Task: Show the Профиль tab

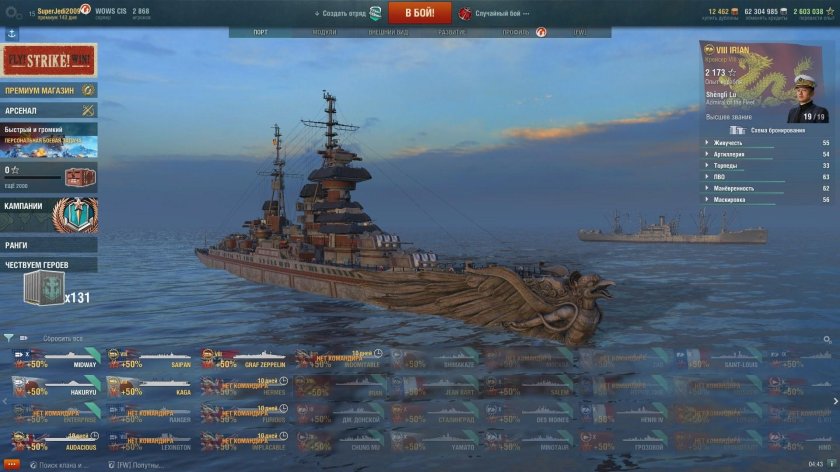Action: click(518, 32)
